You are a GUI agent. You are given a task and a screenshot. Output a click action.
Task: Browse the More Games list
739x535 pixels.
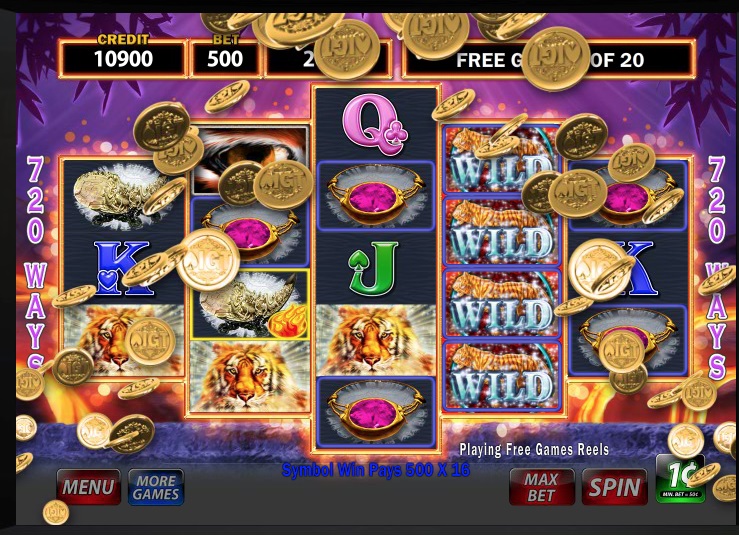point(156,487)
